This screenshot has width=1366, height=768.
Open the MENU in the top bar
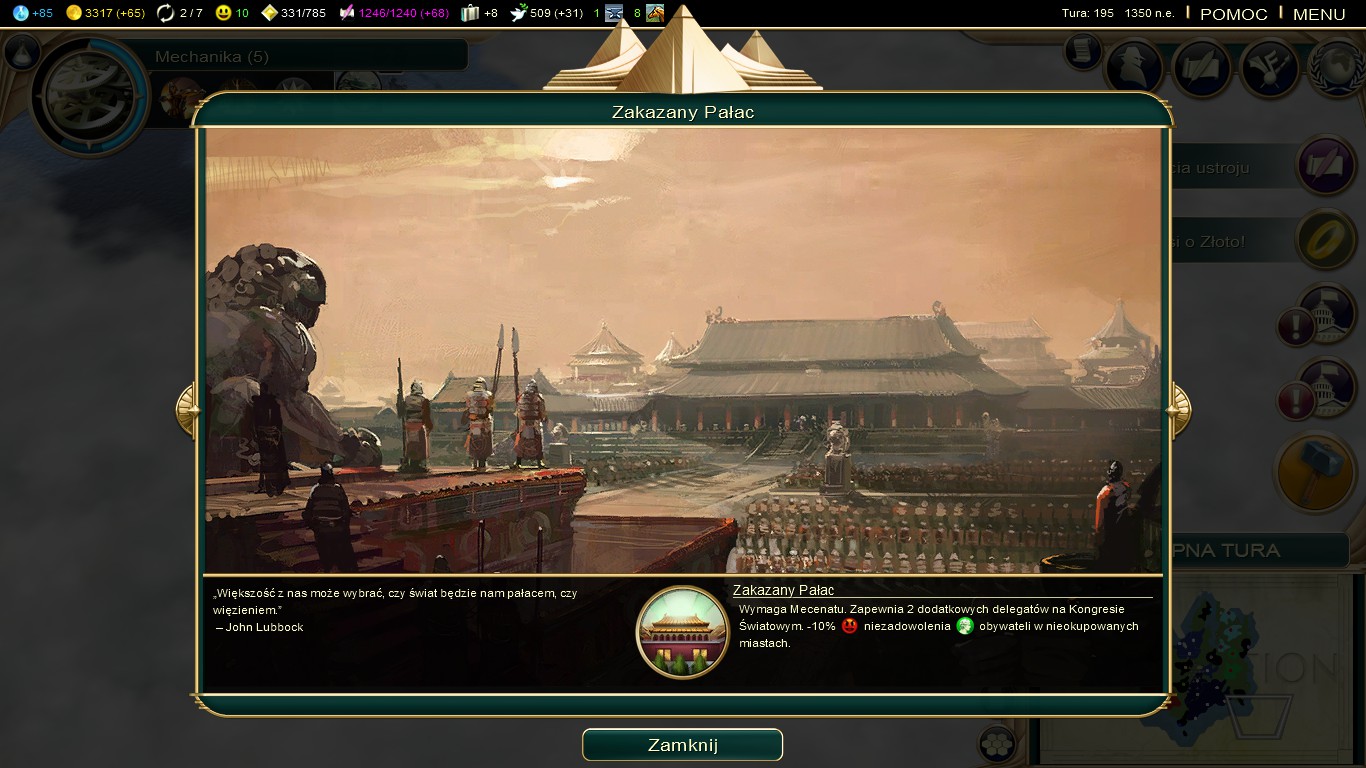click(1319, 14)
